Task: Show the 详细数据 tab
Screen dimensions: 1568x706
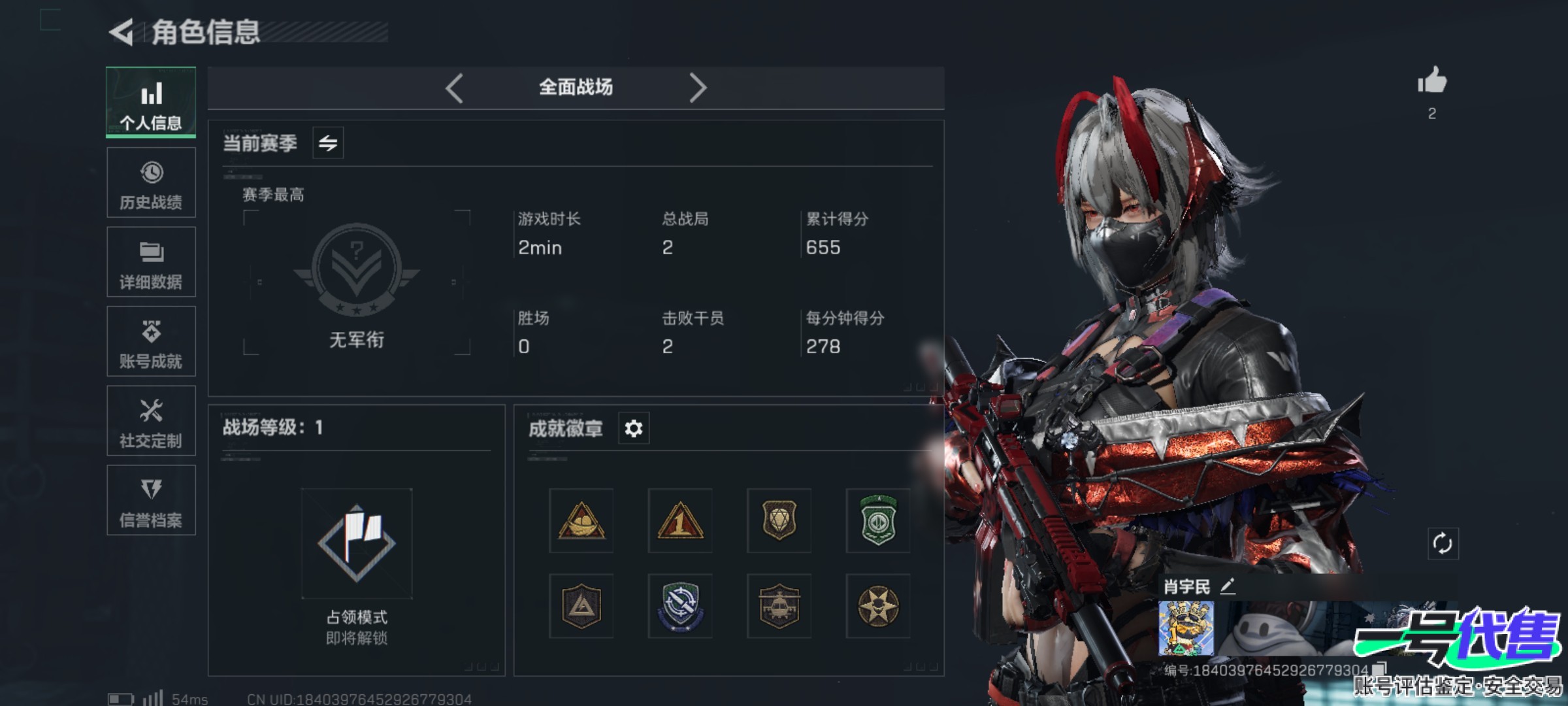Action: [151, 262]
